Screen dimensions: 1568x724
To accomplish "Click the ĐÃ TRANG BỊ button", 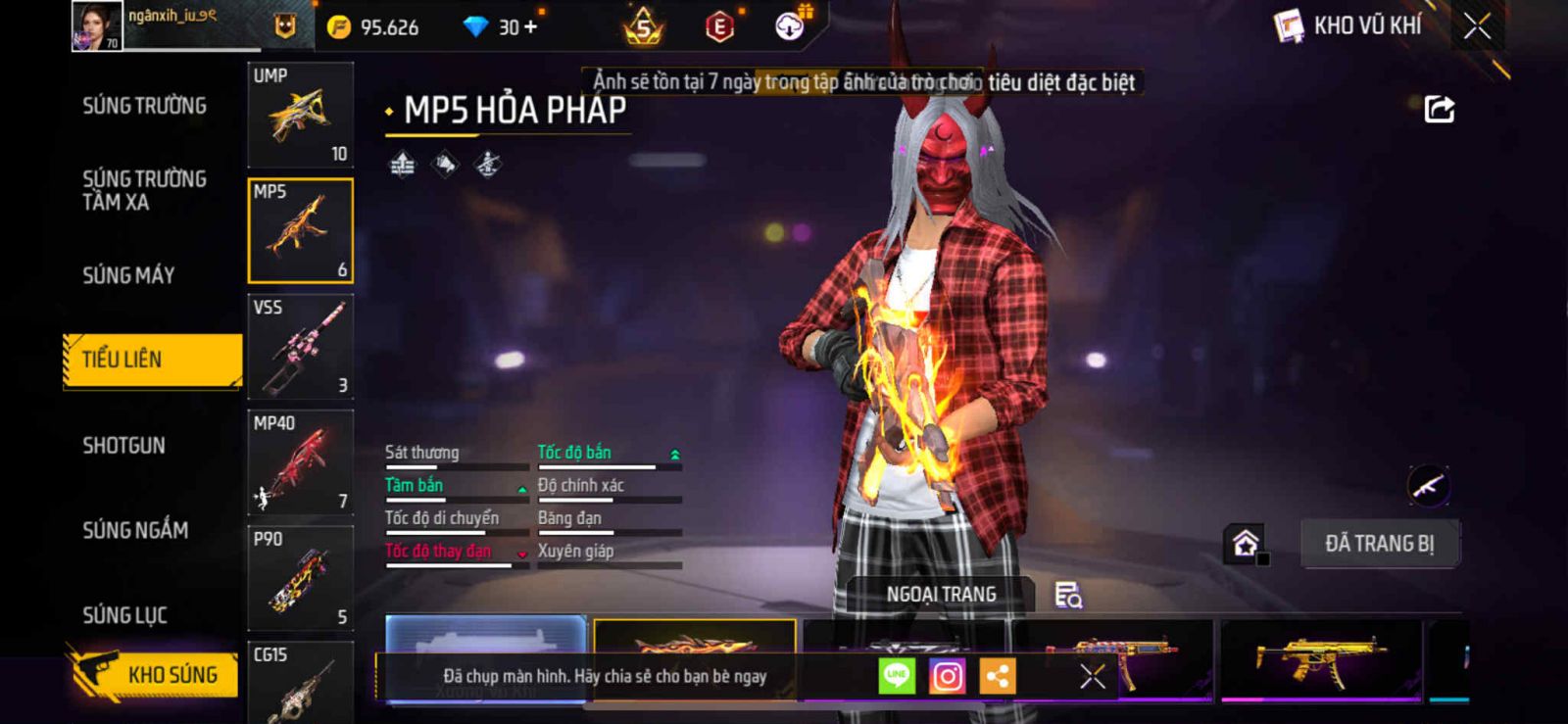I will (x=1379, y=544).
